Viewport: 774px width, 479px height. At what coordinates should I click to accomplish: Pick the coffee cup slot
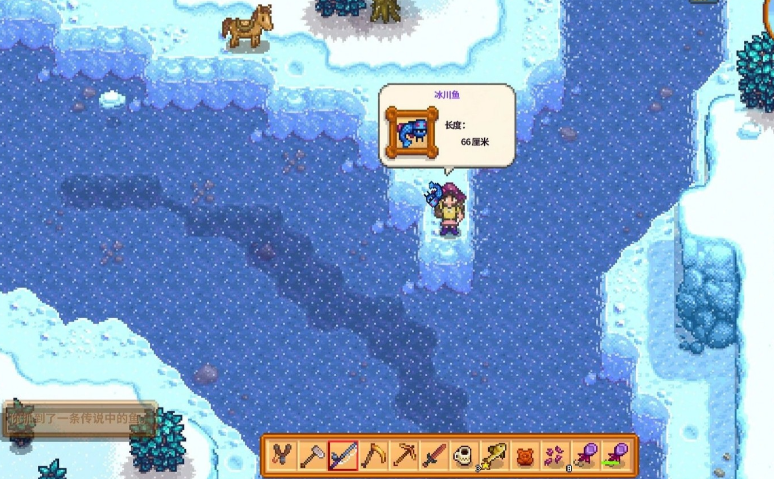pyautogui.click(x=463, y=456)
